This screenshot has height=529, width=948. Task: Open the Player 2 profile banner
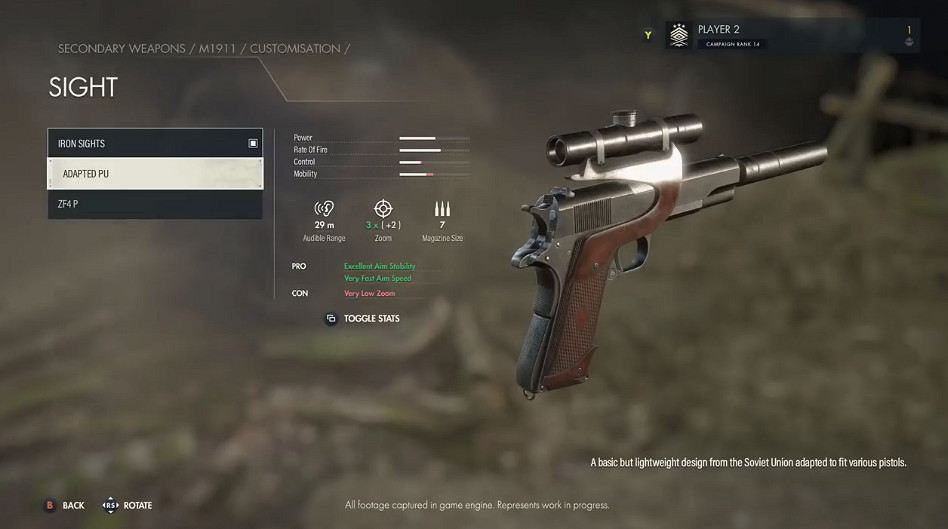(x=791, y=37)
